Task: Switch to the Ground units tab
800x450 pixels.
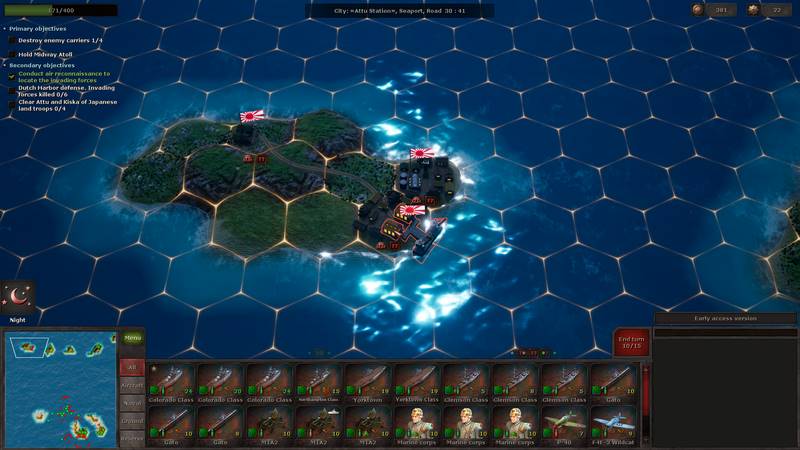Action: [x=132, y=420]
